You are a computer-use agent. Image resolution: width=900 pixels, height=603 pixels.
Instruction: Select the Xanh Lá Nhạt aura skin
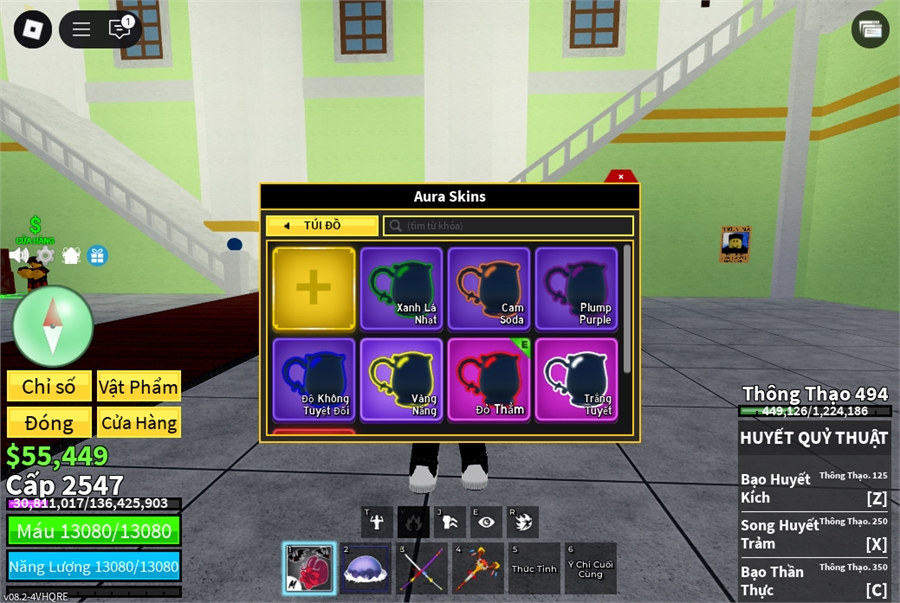tap(401, 288)
